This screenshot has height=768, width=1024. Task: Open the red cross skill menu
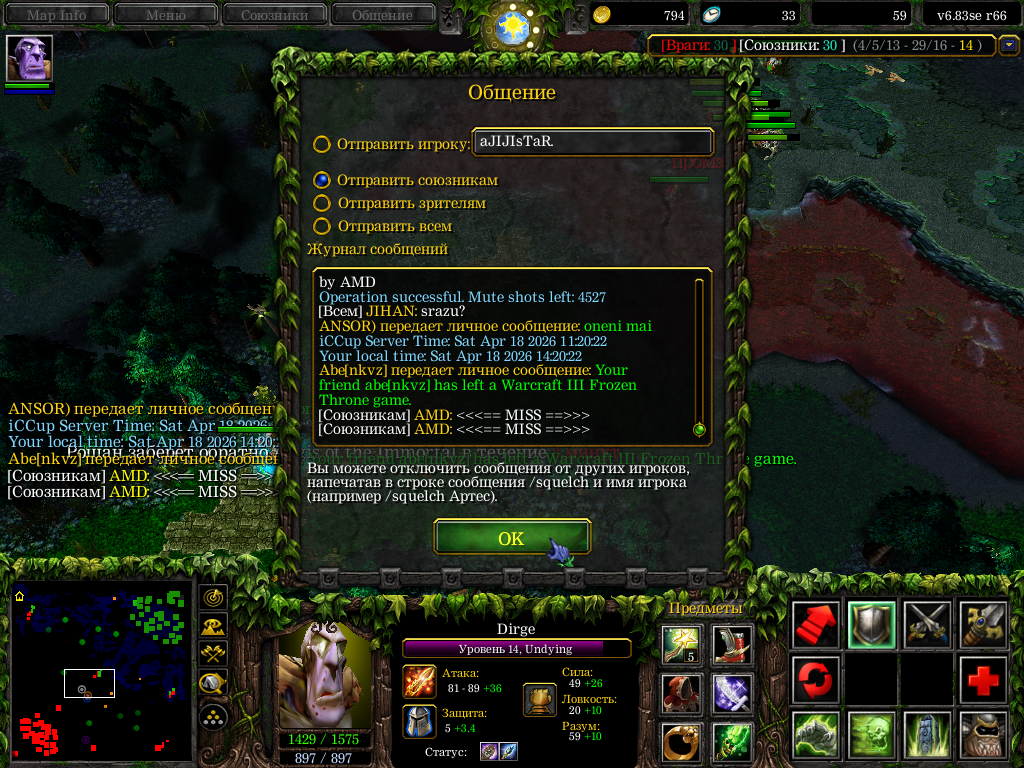[x=982, y=681]
